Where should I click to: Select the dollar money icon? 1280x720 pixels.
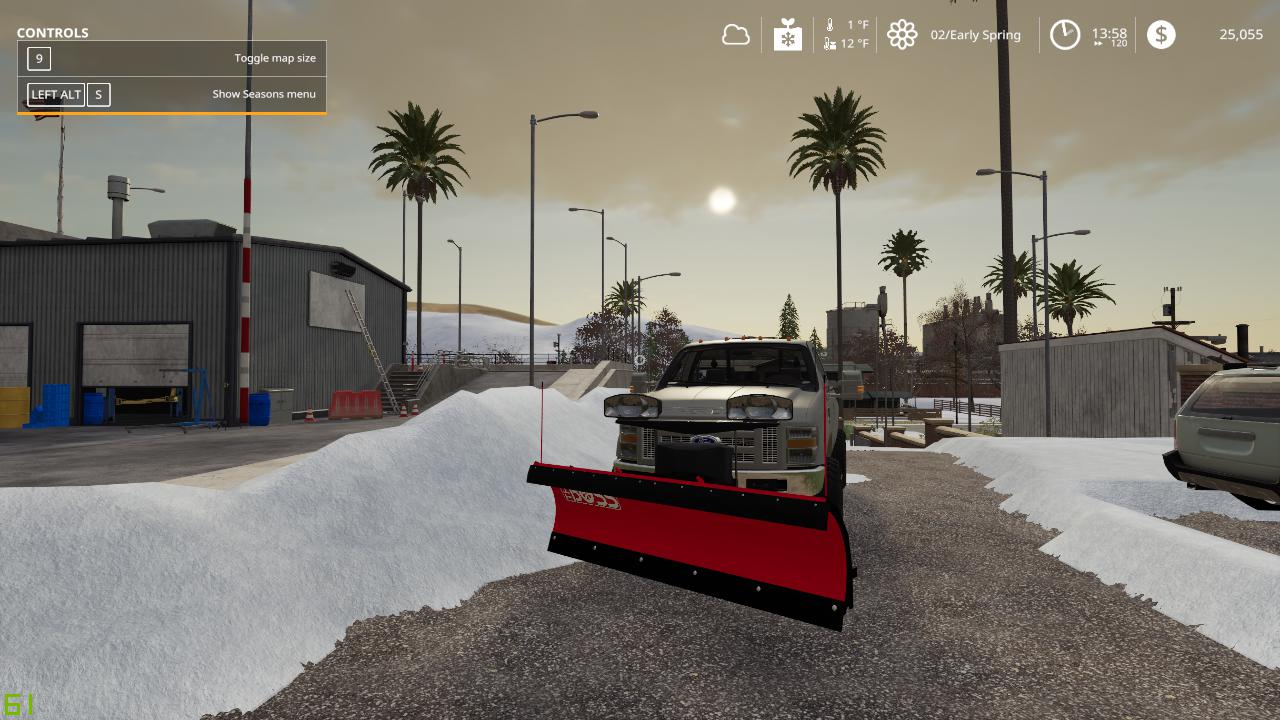point(1161,35)
